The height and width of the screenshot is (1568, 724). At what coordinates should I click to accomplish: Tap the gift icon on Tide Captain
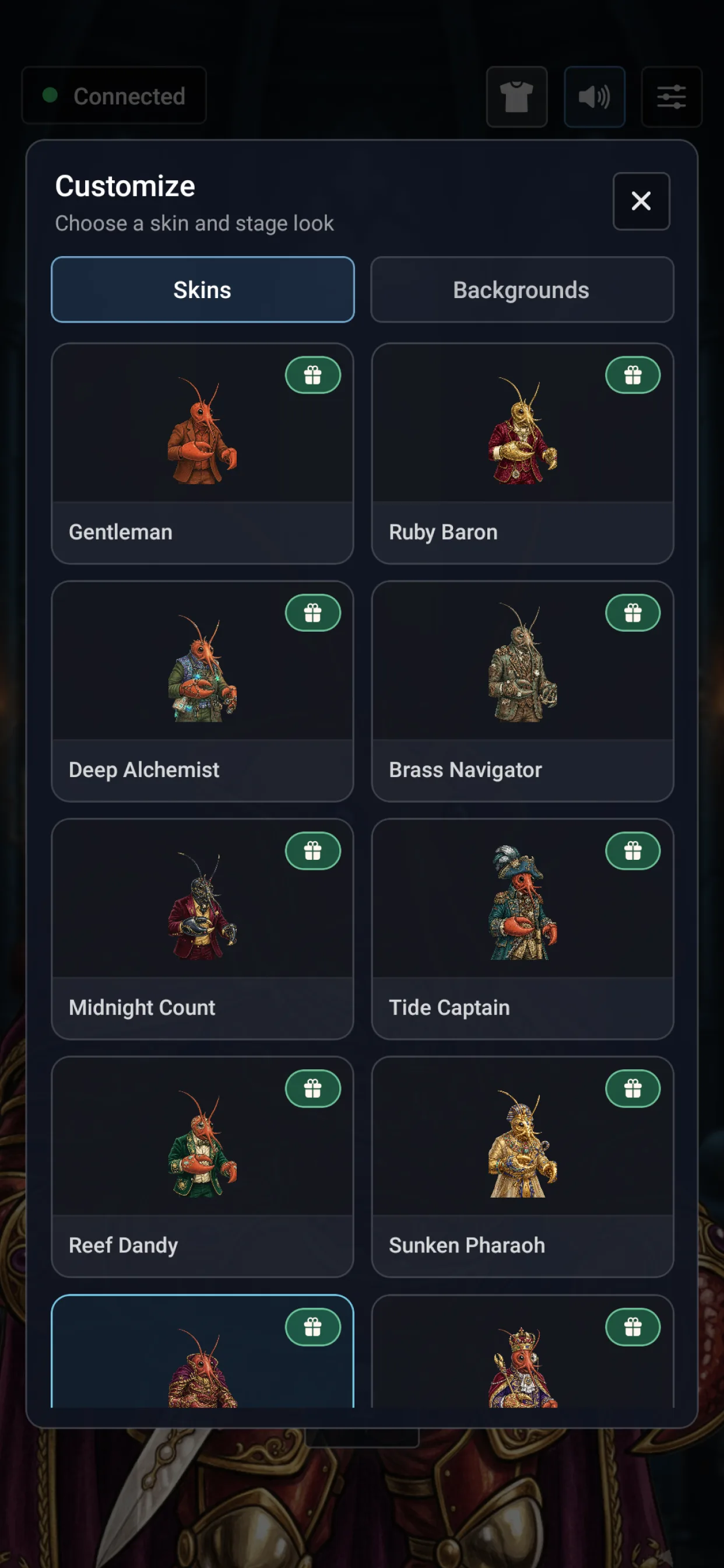(x=632, y=850)
